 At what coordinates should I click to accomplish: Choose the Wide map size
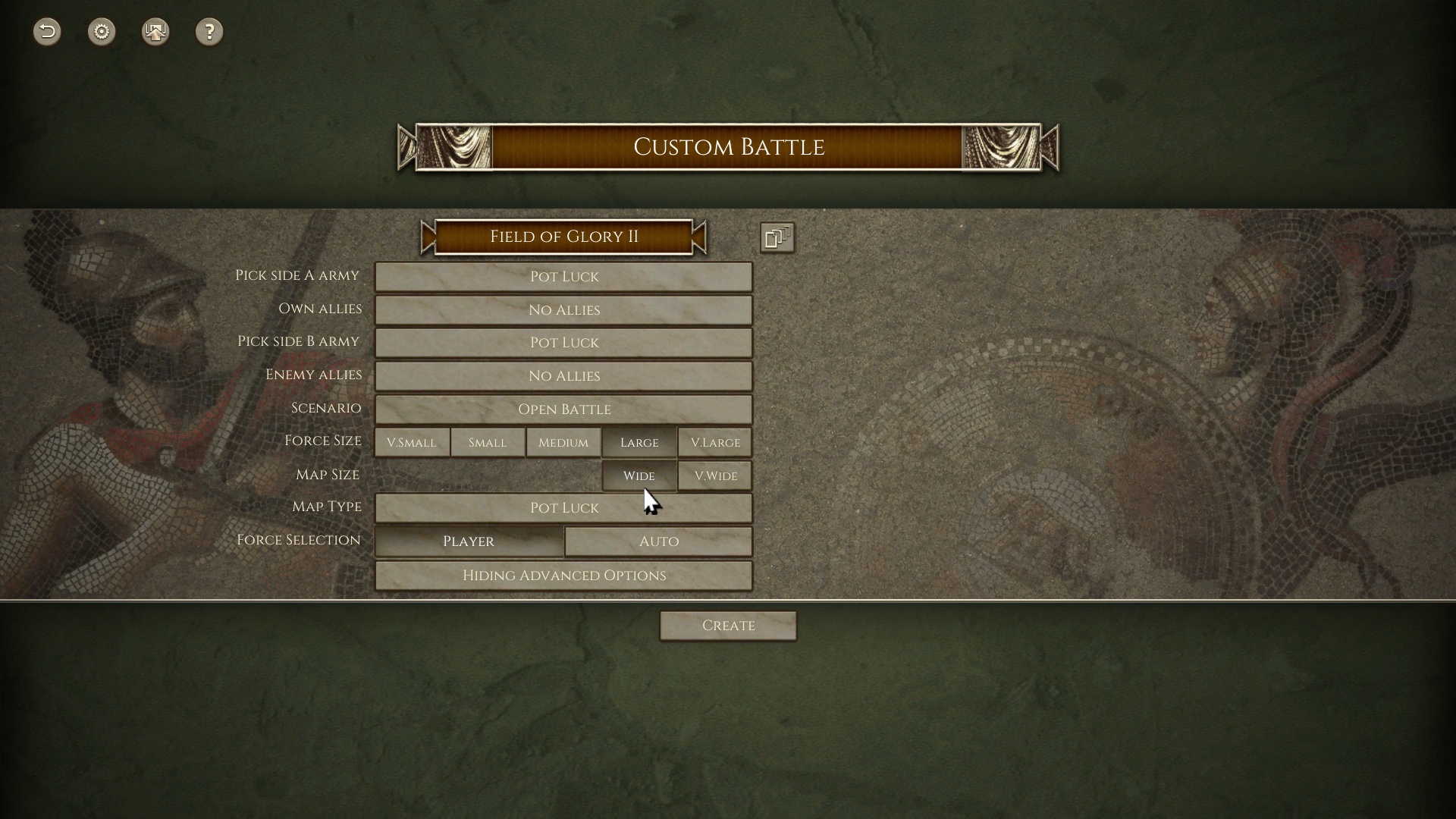click(639, 476)
